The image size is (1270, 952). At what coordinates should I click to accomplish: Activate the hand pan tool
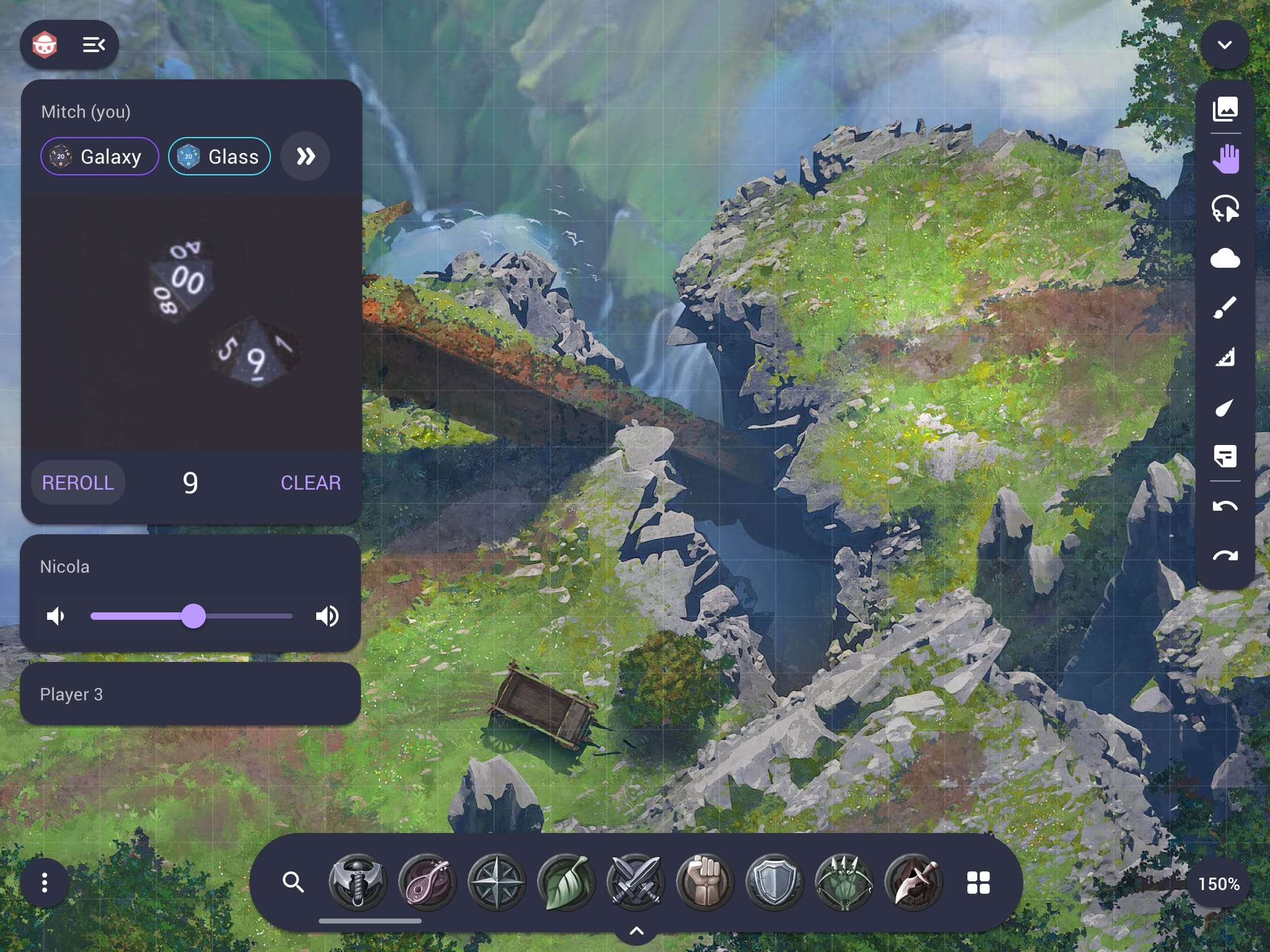pyautogui.click(x=1225, y=159)
